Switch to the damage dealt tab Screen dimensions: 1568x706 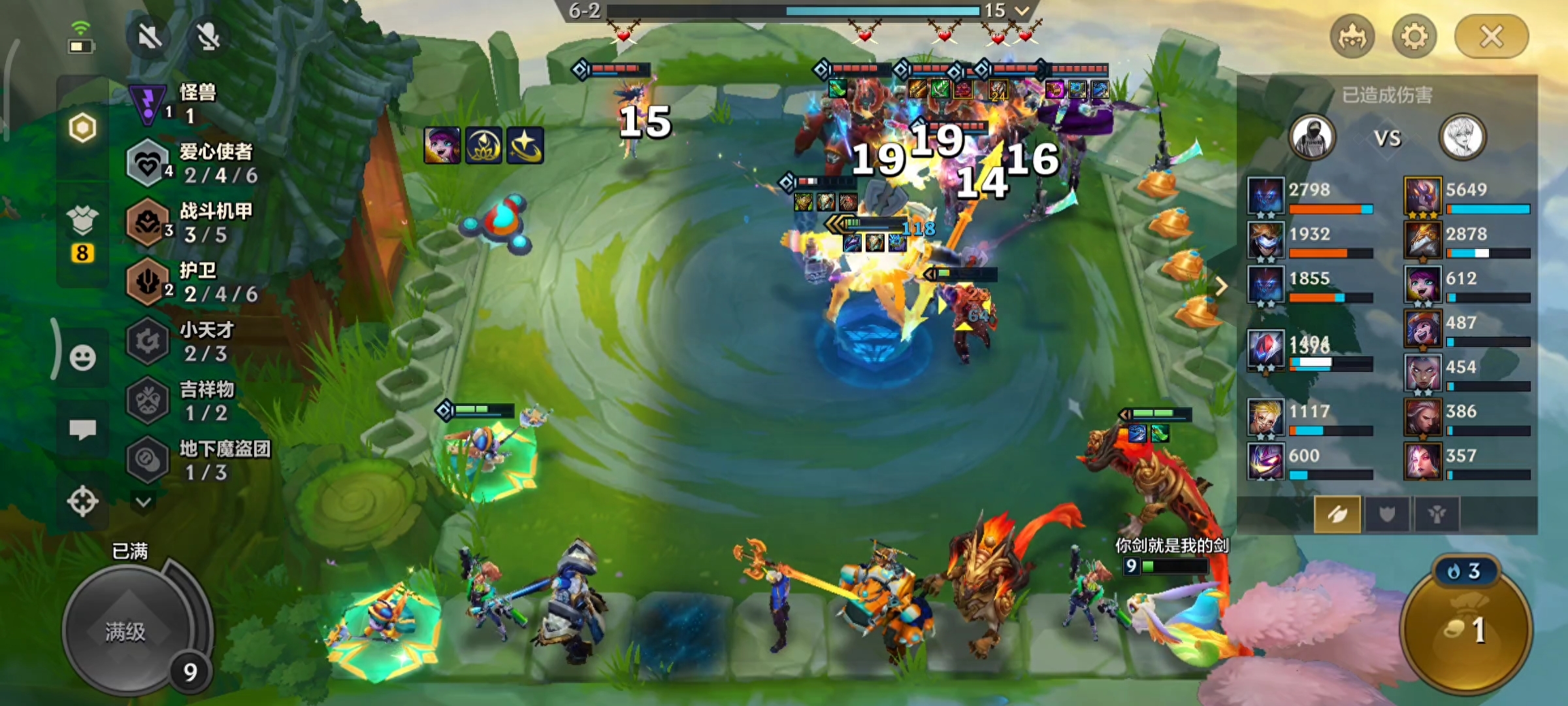tap(1337, 514)
